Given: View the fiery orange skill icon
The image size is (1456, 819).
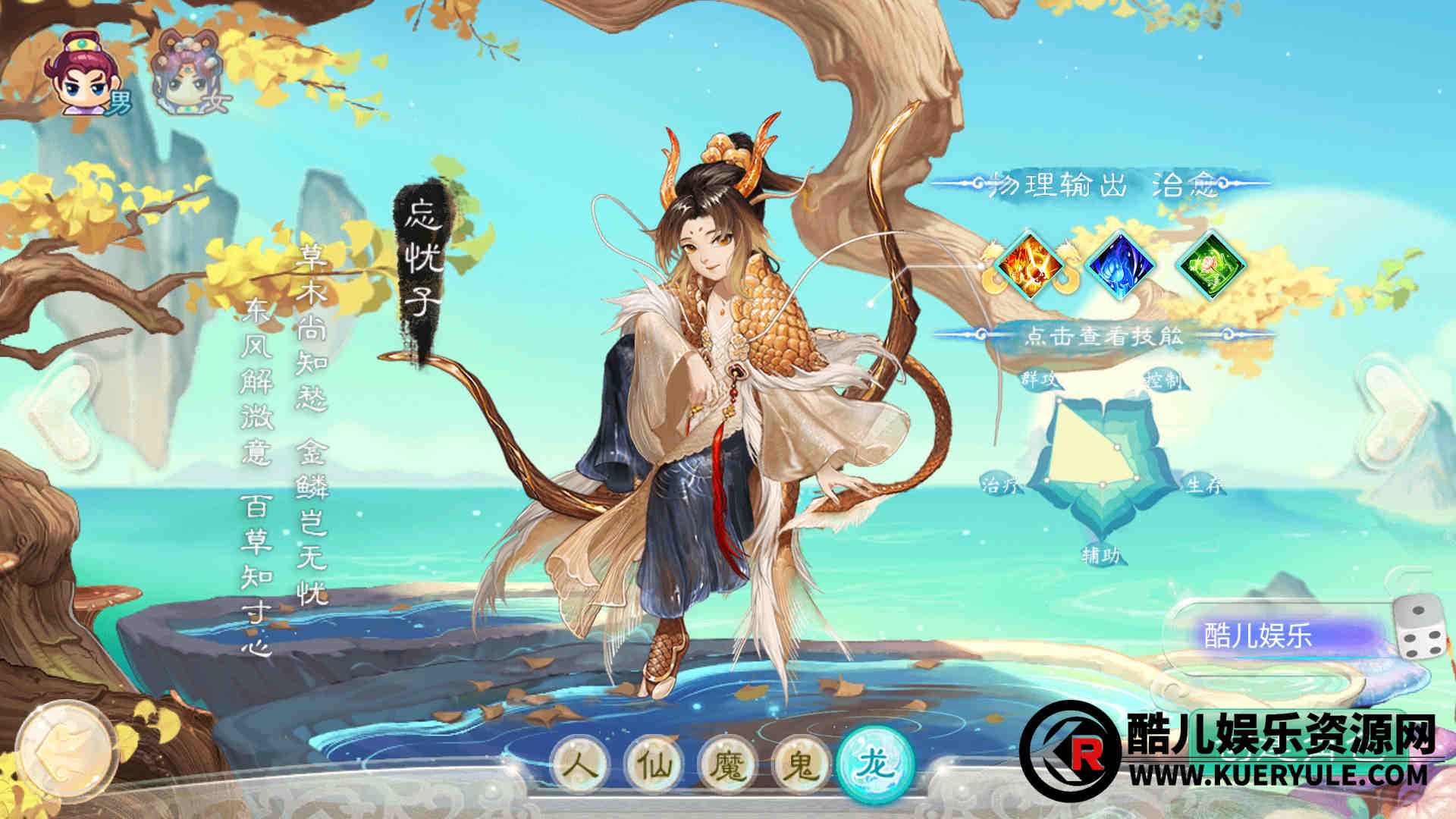Looking at the screenshot, I should 1029,265.
